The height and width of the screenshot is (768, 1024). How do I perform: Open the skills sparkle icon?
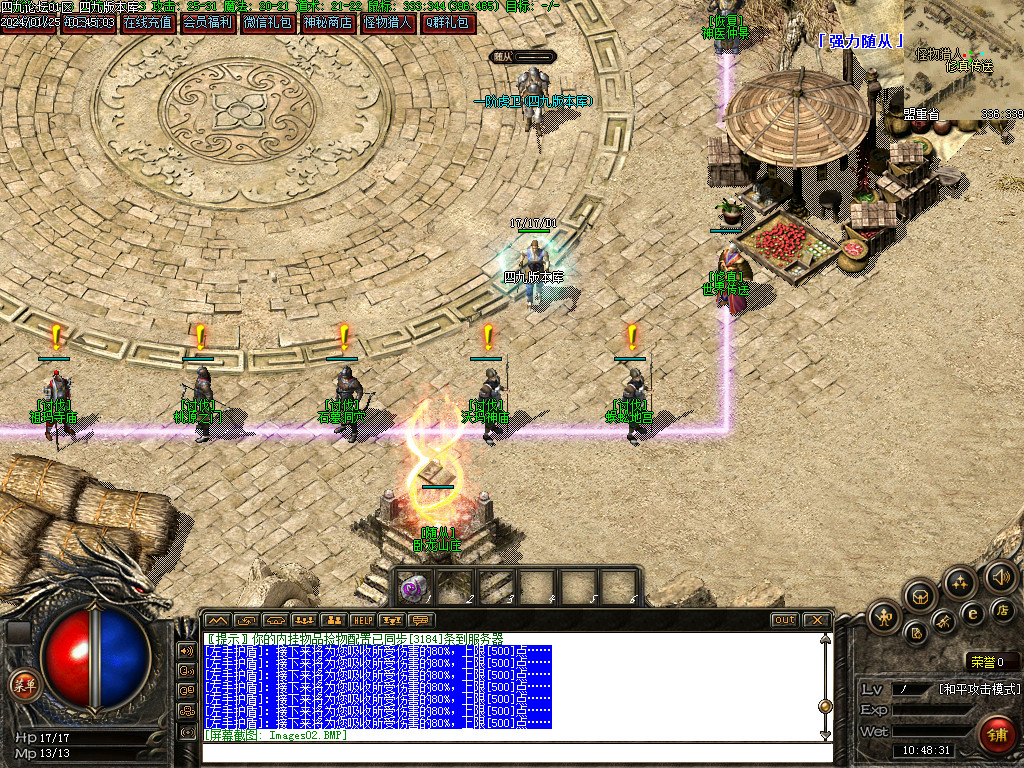click(x=959, y=582)
